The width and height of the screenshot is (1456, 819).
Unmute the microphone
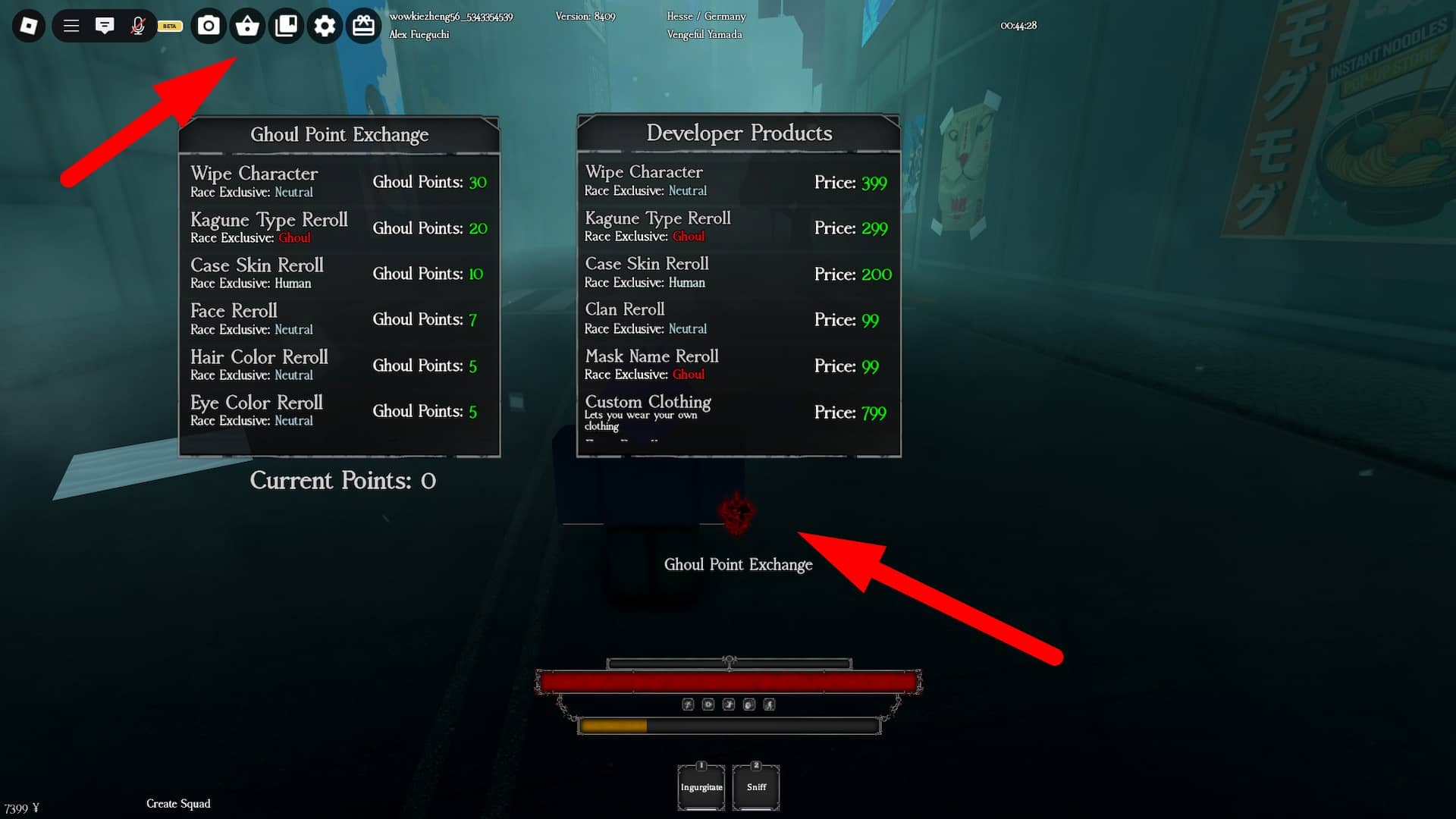click(x=138, y=25)
